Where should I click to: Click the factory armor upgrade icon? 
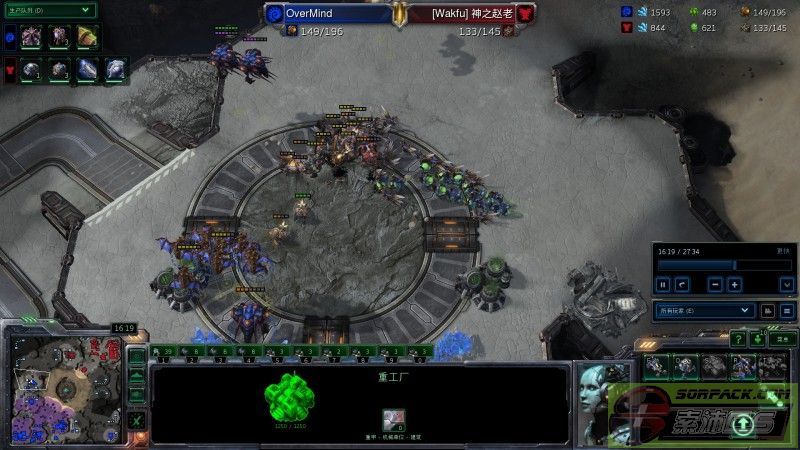click(x=394, y=420)
